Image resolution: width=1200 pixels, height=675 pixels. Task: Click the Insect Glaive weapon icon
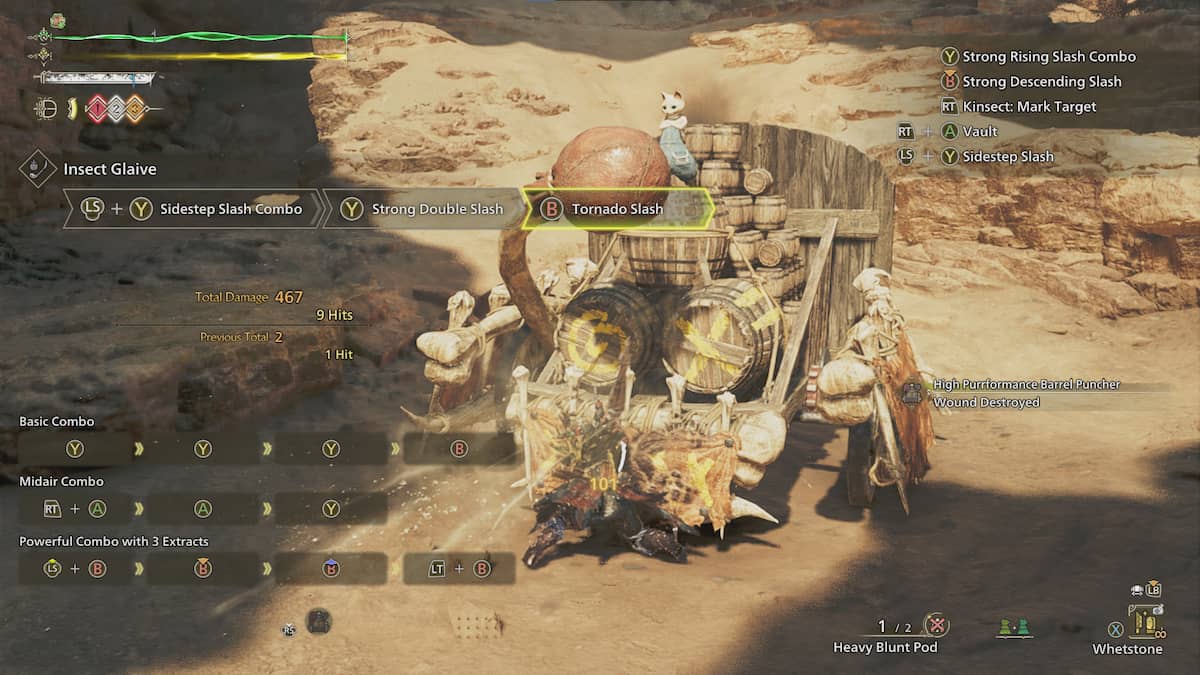[37, 168]
